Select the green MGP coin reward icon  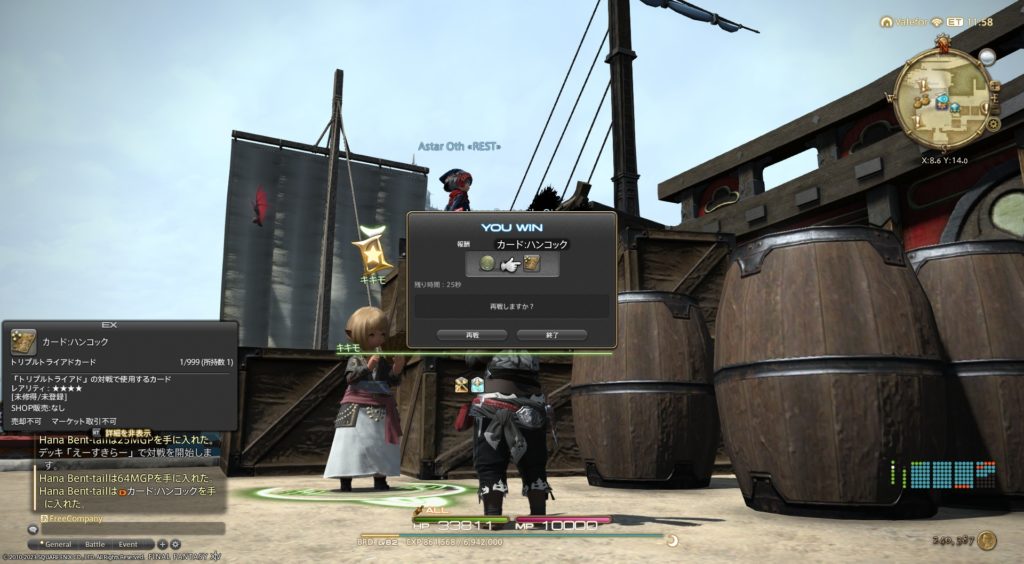coord(488,264)
